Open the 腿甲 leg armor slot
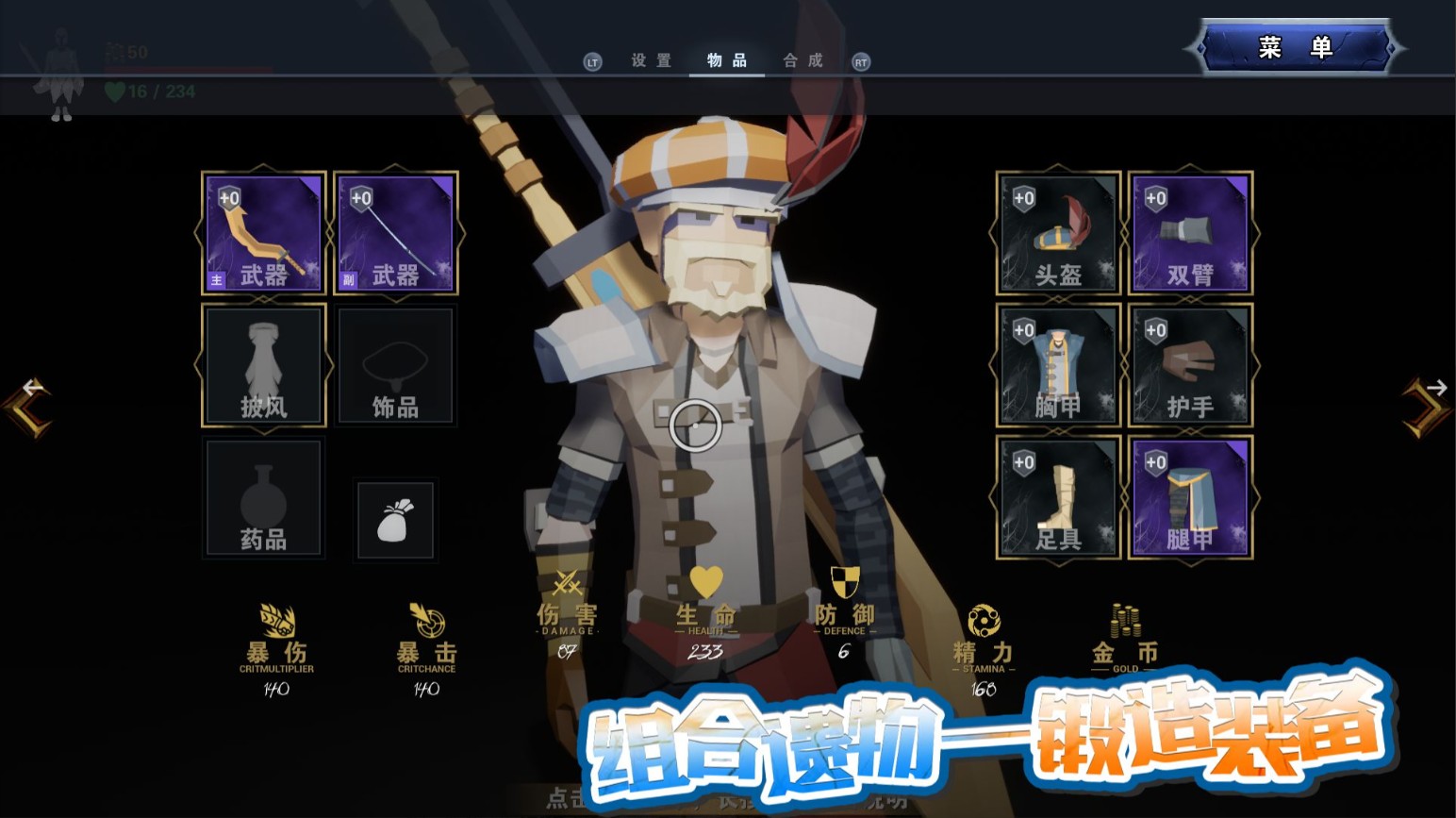The height and width of the screenshot is (818, 1456). coord(1189,497)
